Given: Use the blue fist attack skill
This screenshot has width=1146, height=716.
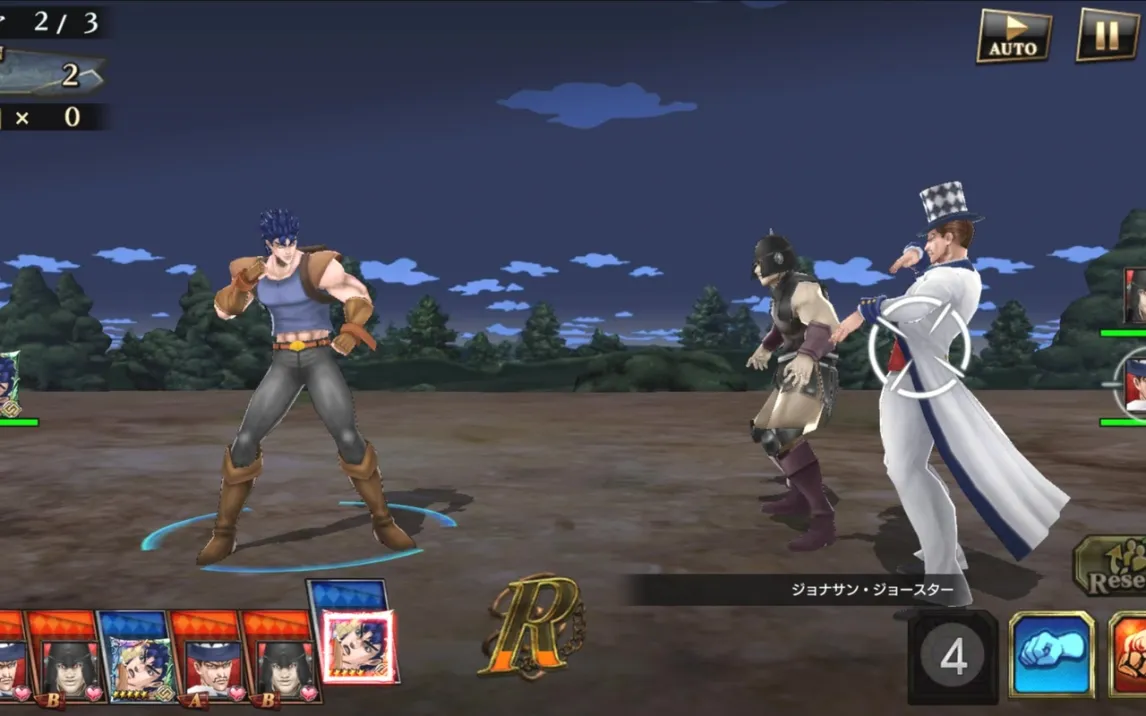Looking at the screenshot, I should 1052,657.
